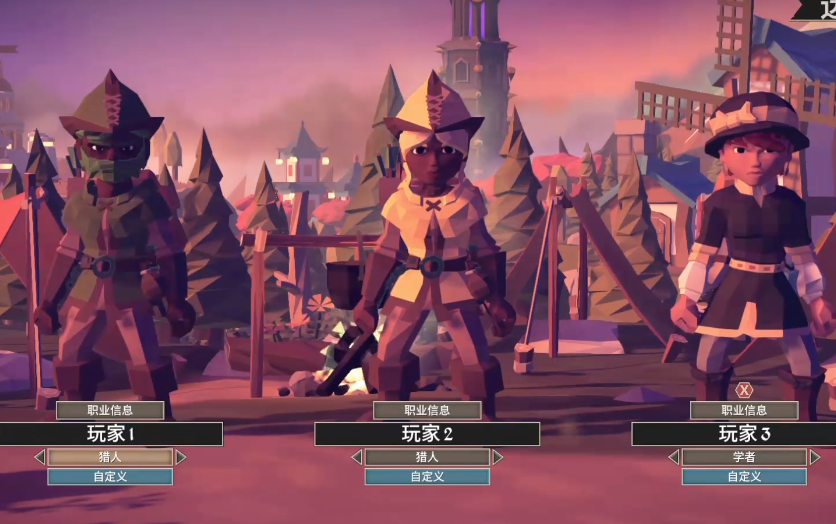836x524 pixels.
Task: Select the 玩家 2 name banner
Action: pyautogui.click(x=427, y=434)
